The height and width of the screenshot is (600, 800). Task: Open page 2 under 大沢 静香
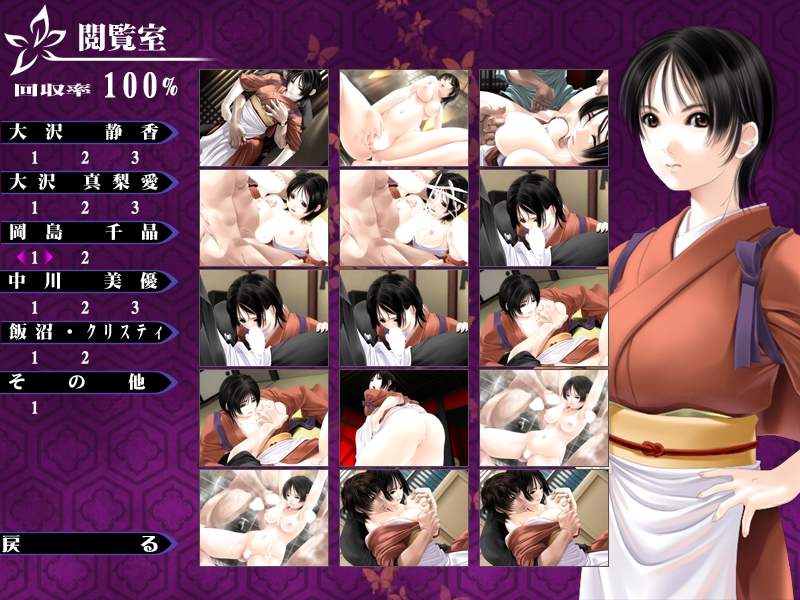(x=85, y=158)
